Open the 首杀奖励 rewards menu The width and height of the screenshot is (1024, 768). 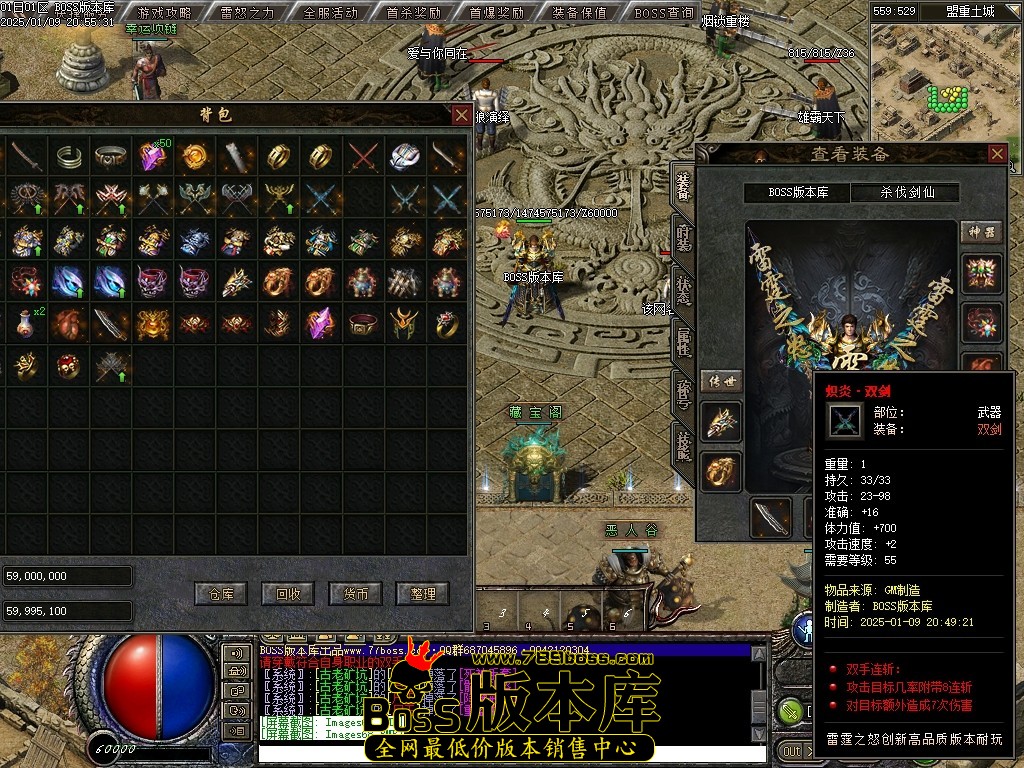[x=413, y=13]
